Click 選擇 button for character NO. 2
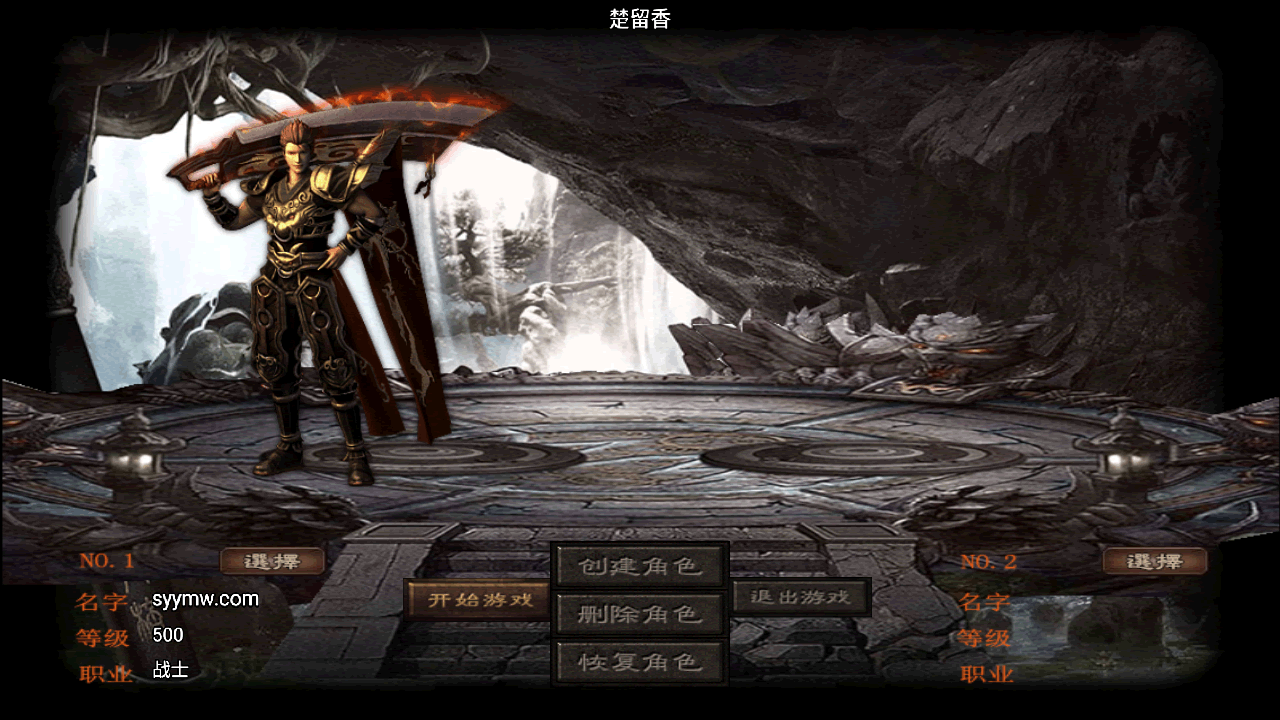The height and width of the screenshot is (720, 1280). [1154, 561]
